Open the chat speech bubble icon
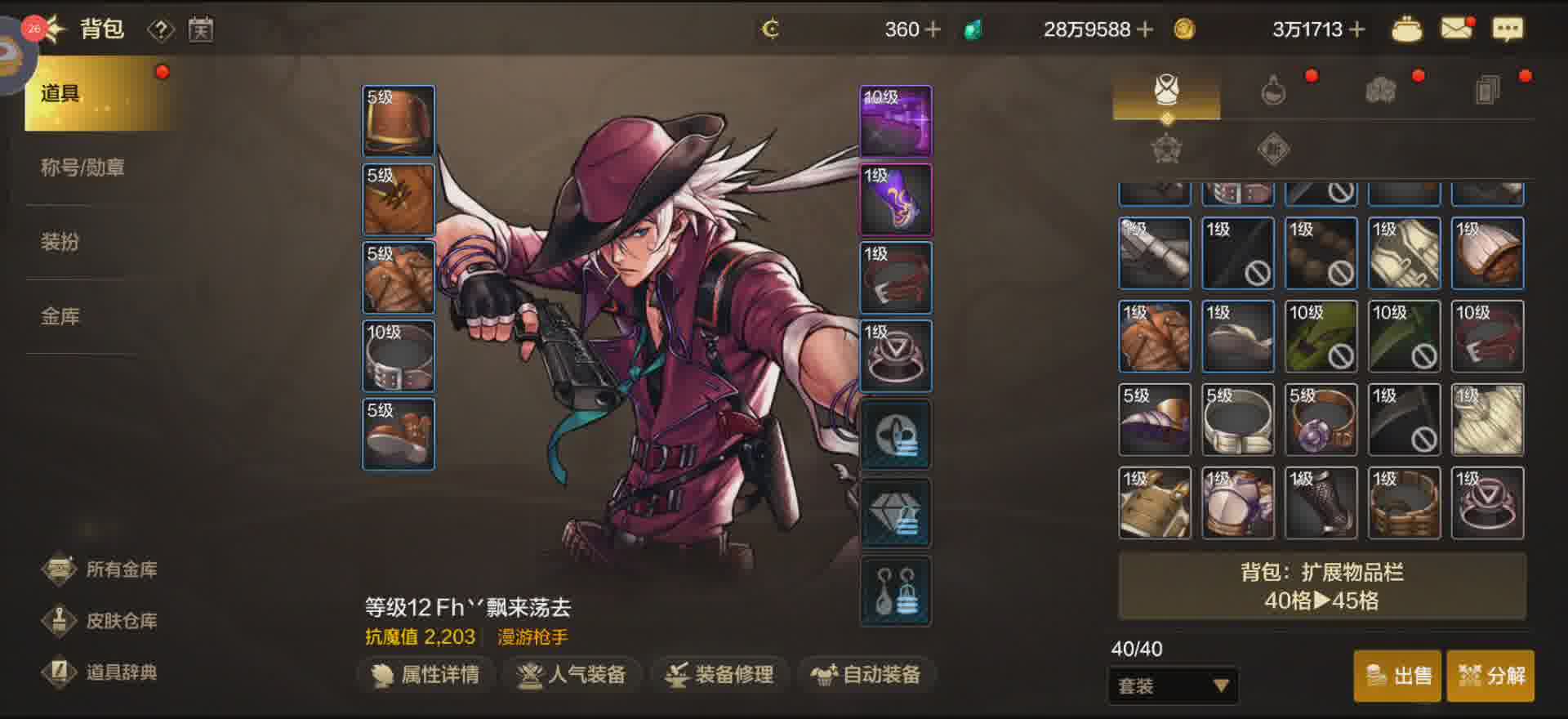The height and width of the screenshot is (719, 1568). pyautogui.click(x=1508, y=29)
